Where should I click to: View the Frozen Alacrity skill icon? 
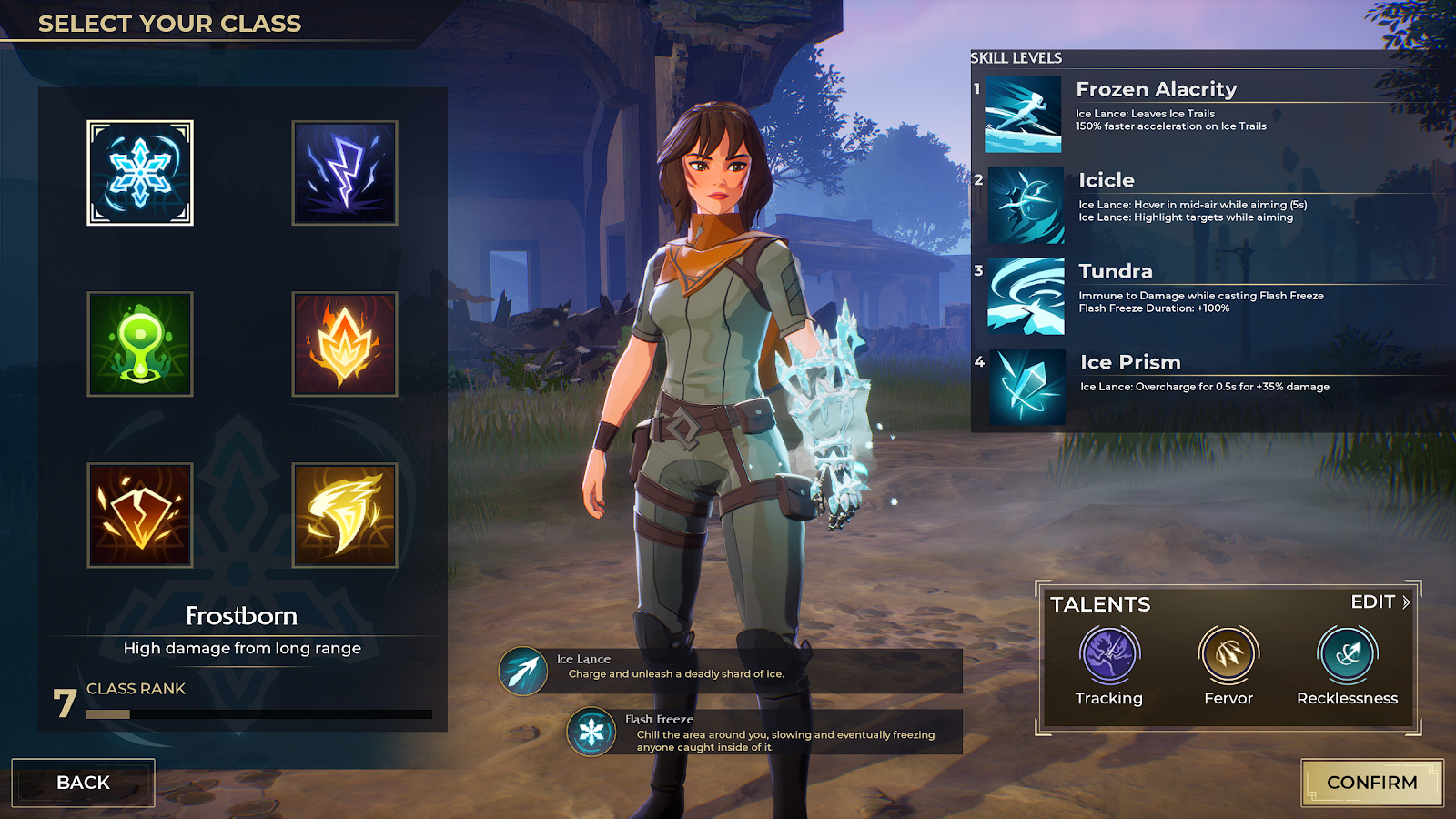coord(1023,115)
